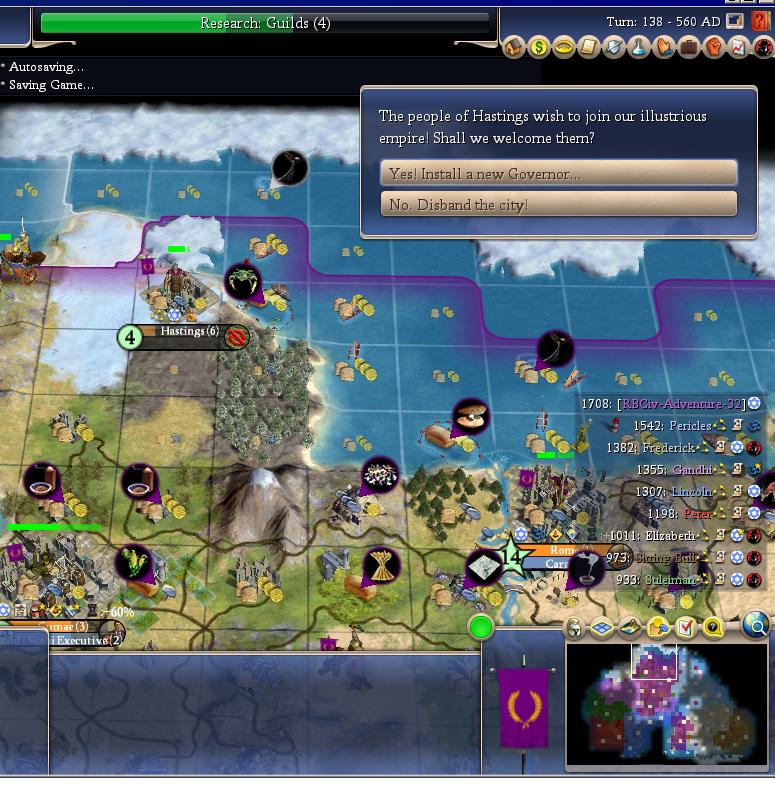Open the Civilopedia question mark book

[761, 21]
